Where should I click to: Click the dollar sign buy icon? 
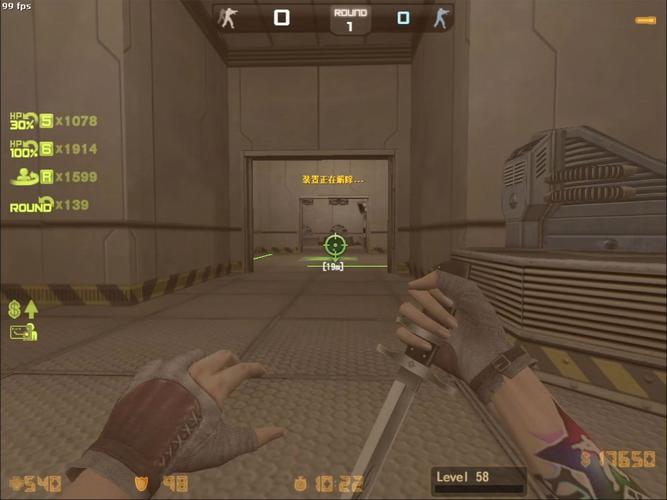(16, 309)
